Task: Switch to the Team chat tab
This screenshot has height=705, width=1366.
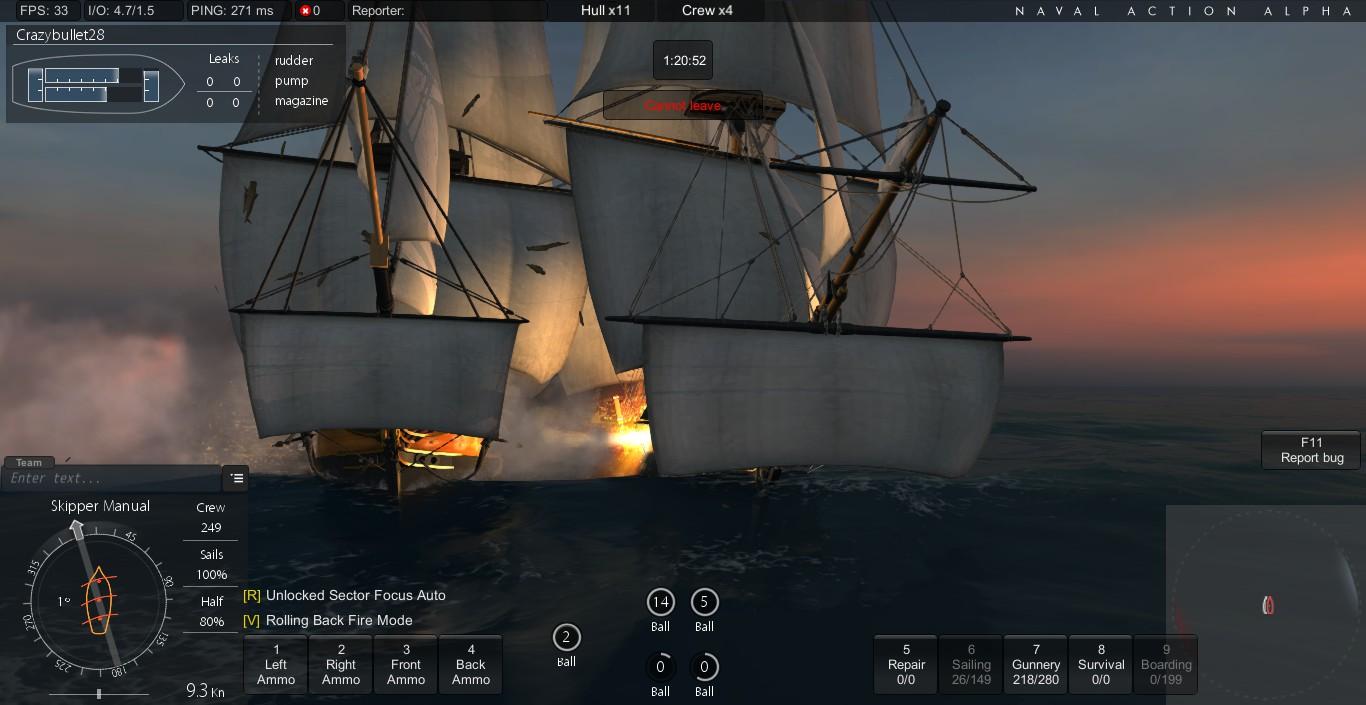Action: (x=29, y=462)
